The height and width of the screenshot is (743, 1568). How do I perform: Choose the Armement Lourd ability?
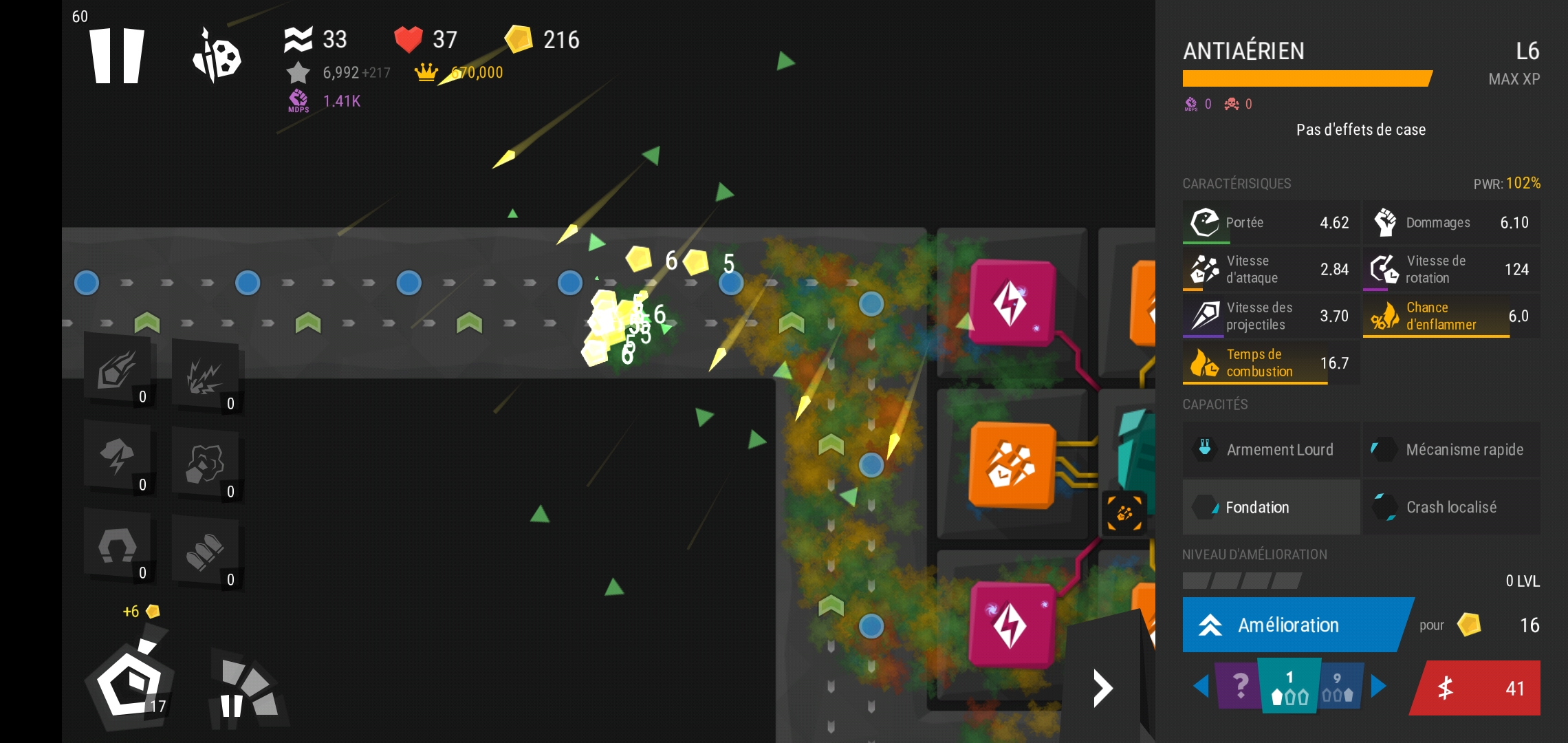1271,450
